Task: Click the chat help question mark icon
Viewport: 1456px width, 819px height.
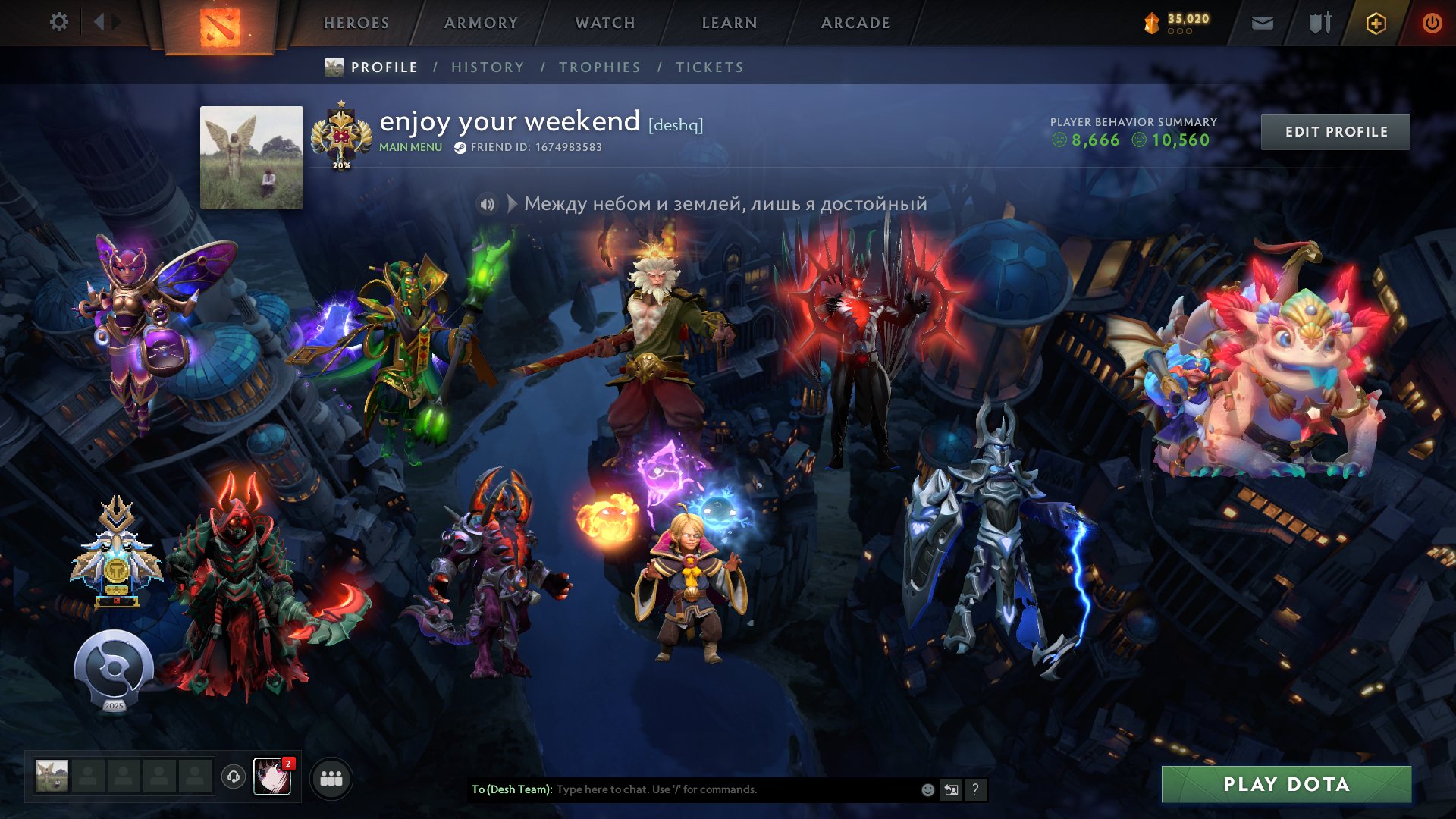Action: coord(976,789)
